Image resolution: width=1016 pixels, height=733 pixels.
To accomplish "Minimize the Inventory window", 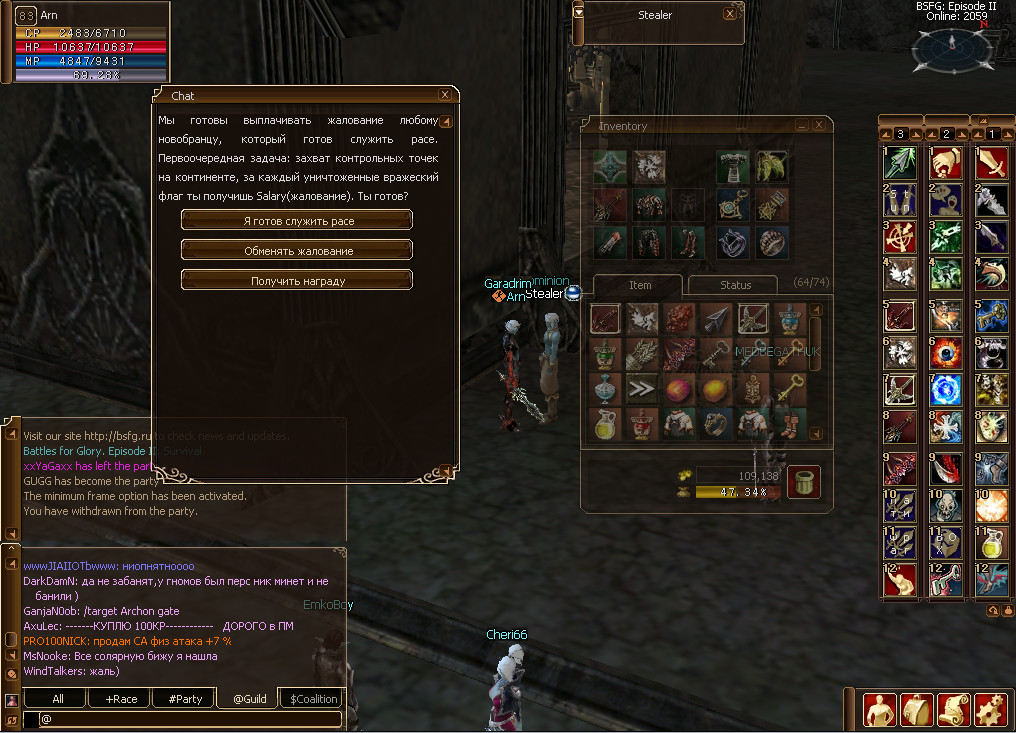I will tap(802, 125).
